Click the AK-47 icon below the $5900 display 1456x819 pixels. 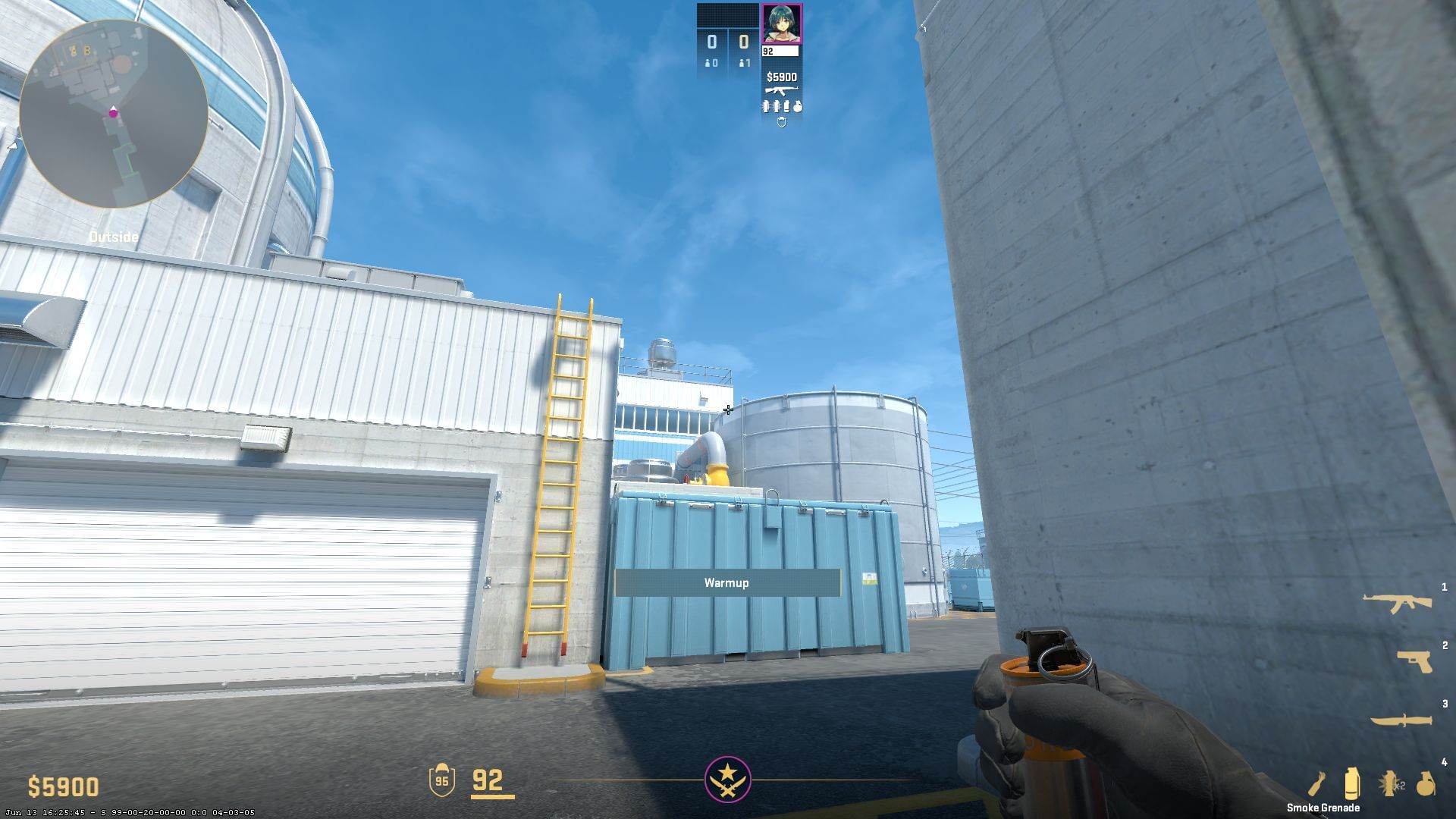pyautogui.click(x=782, y=90)
